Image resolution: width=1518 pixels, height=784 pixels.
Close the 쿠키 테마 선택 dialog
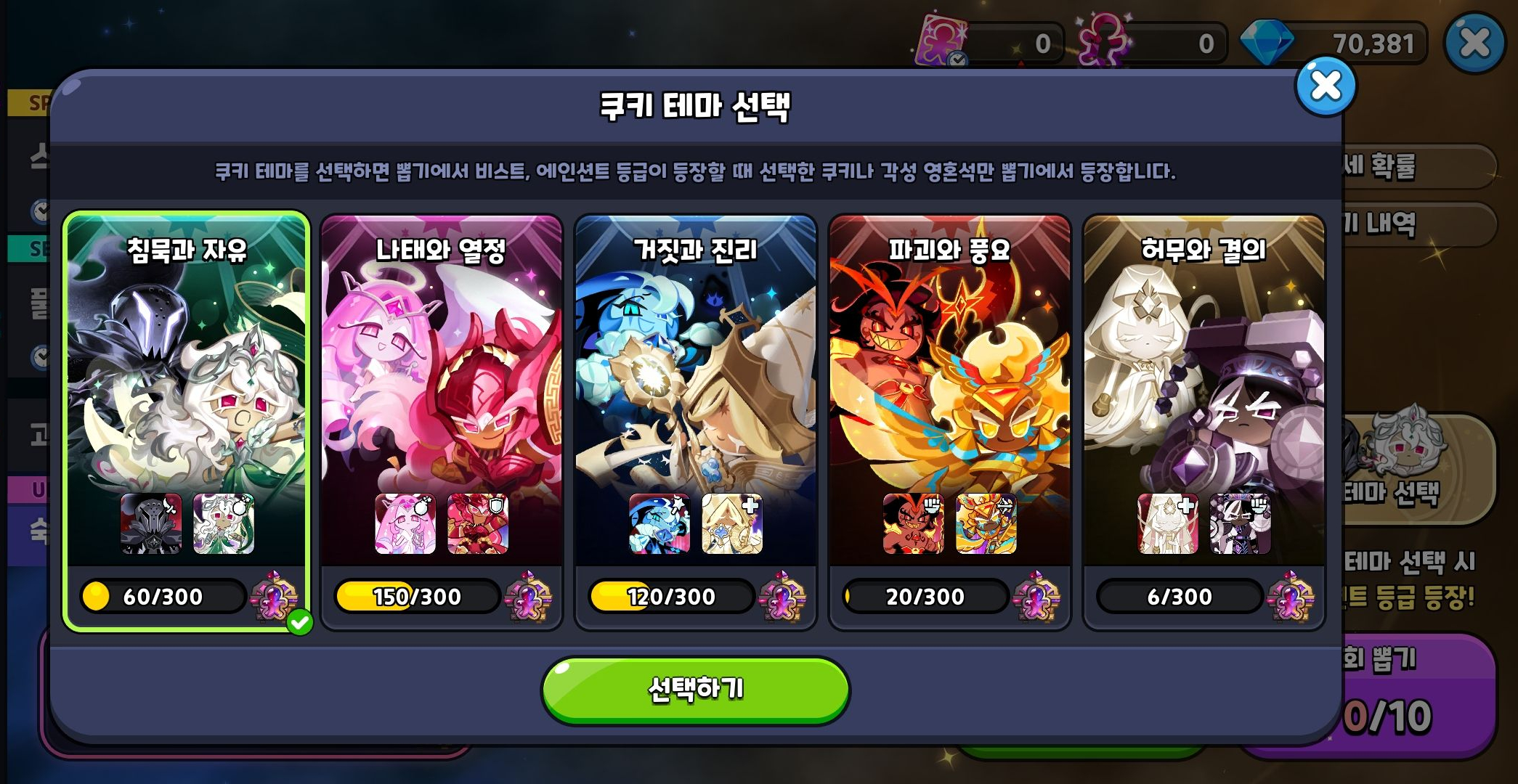tap(1327, 87)
